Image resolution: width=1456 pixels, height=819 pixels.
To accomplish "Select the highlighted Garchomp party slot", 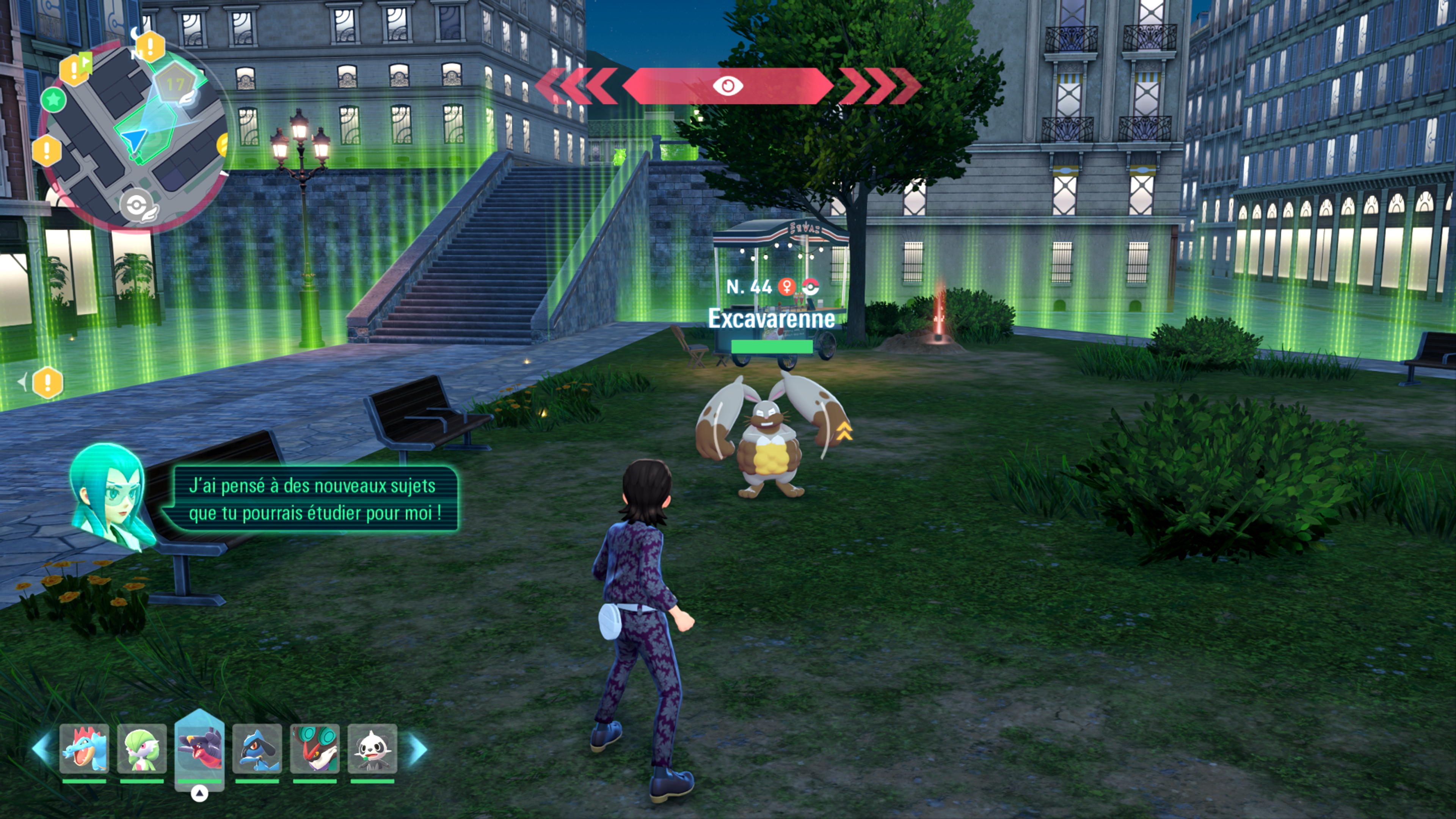I will (199, 747).
